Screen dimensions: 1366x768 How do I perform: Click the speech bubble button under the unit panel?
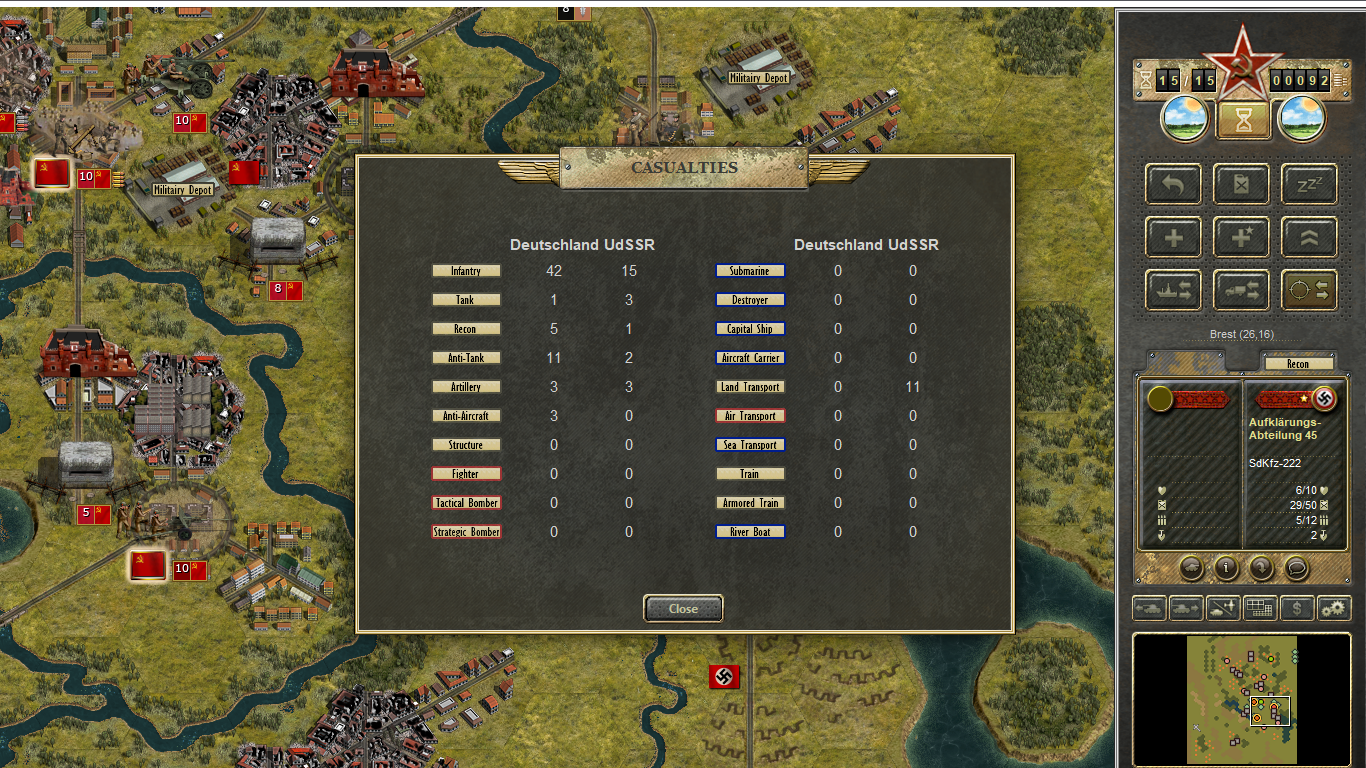coord(1296,568)
